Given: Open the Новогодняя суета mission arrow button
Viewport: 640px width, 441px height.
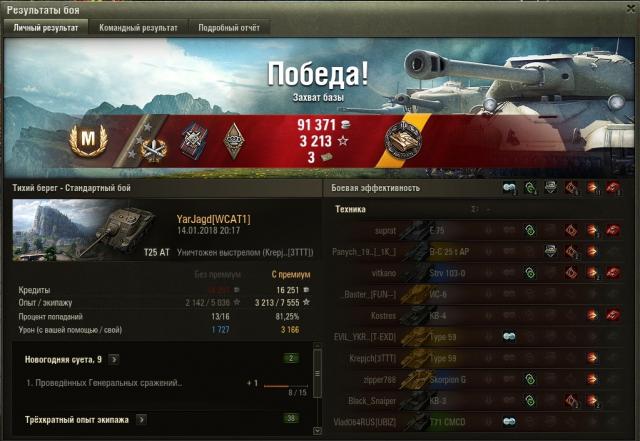Looking at the screenshot, I should [114, 358].
